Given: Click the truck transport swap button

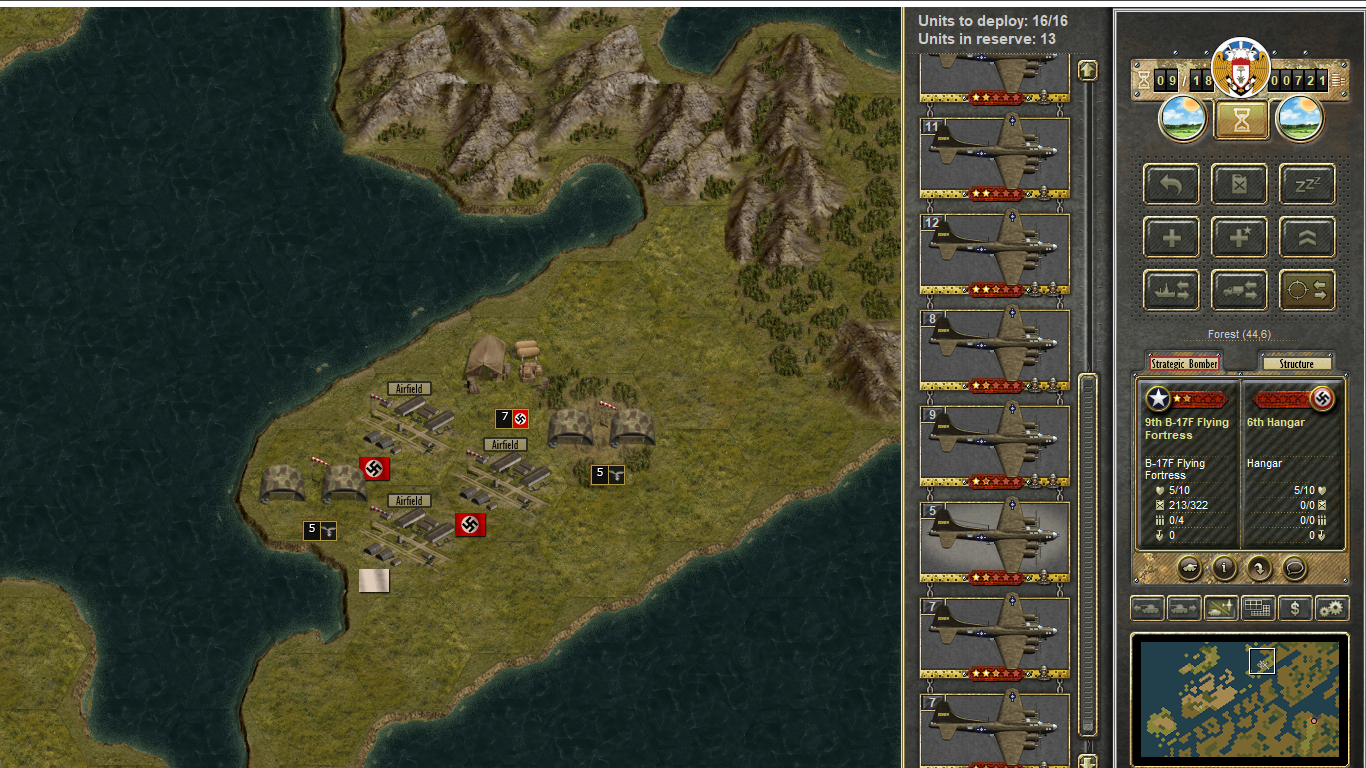Looking at the screenshot, I should coord(1239,290).
